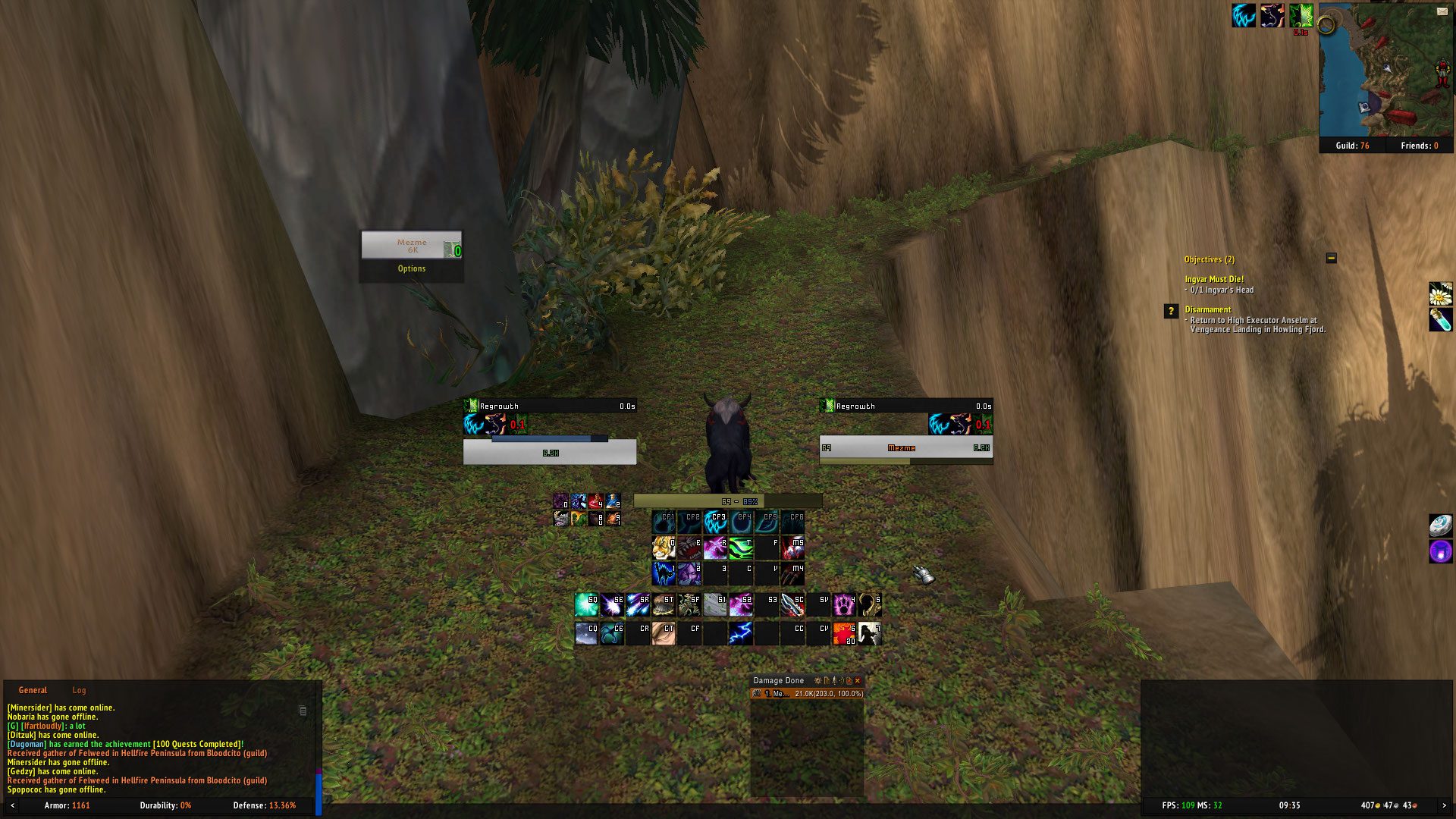
Task: Use the purple paw ability on key 4
Action: point(844,604)
